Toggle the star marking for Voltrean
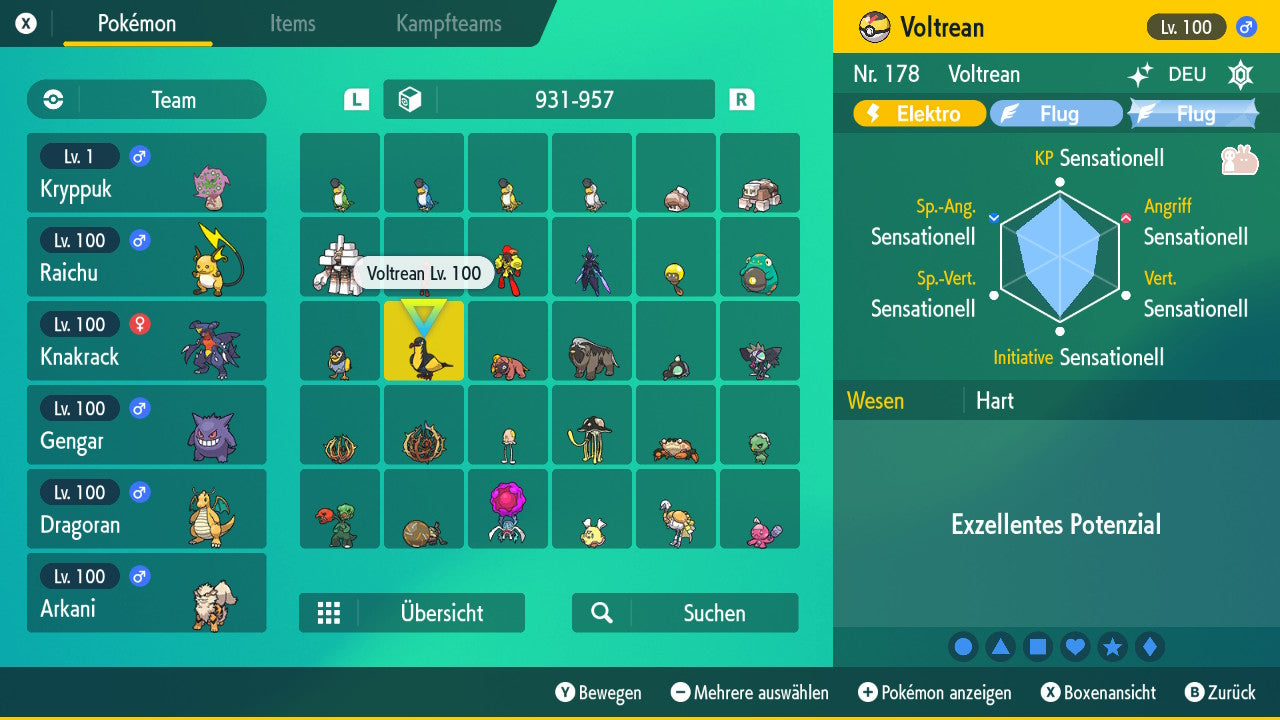Screen dimensions: 1280x720 pos(1113,647)
